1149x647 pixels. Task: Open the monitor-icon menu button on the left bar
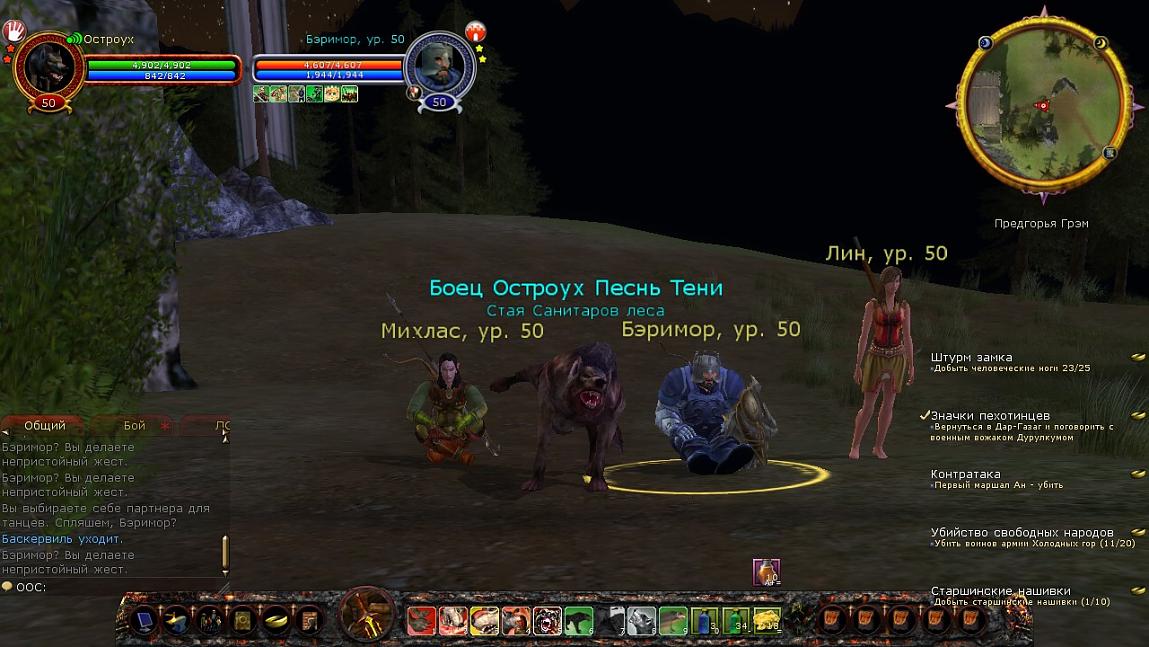pyautogui.click(x=145, y=621)
